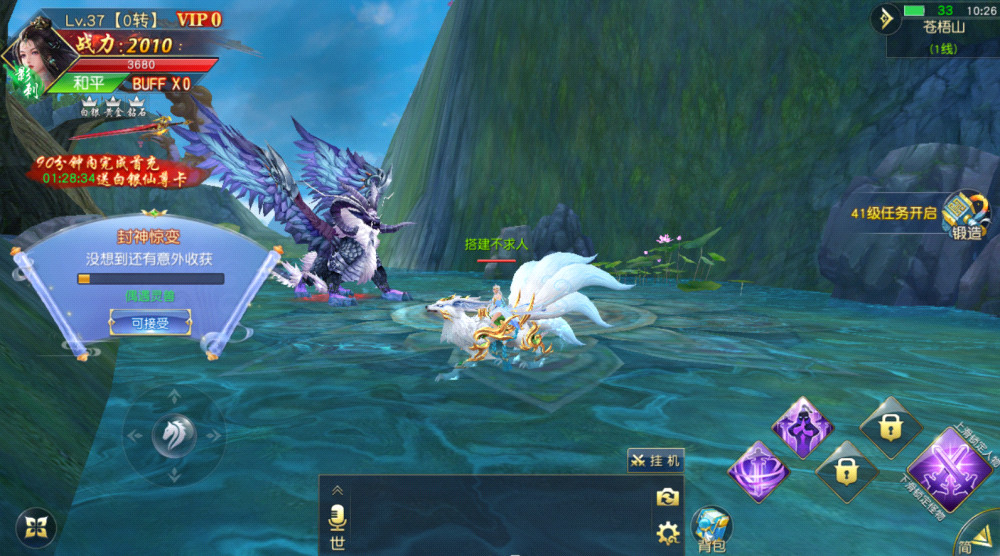This screenshot has width=1000, height=556.
Task: Click the camera switch icon
Action: click(667, 497)
